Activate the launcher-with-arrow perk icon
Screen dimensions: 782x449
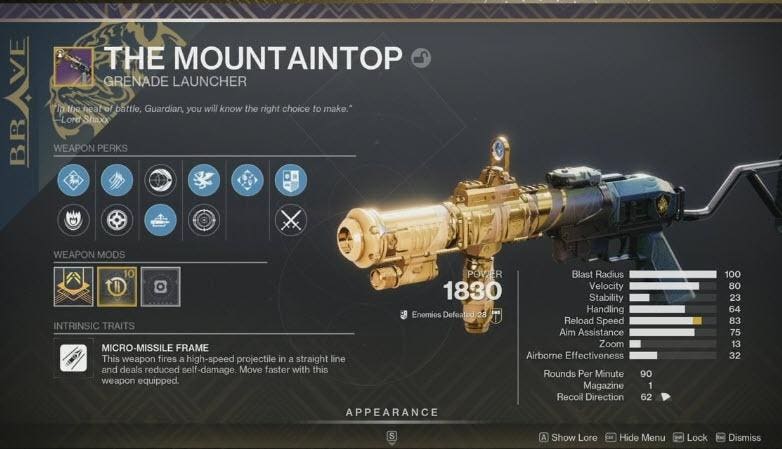160,220
